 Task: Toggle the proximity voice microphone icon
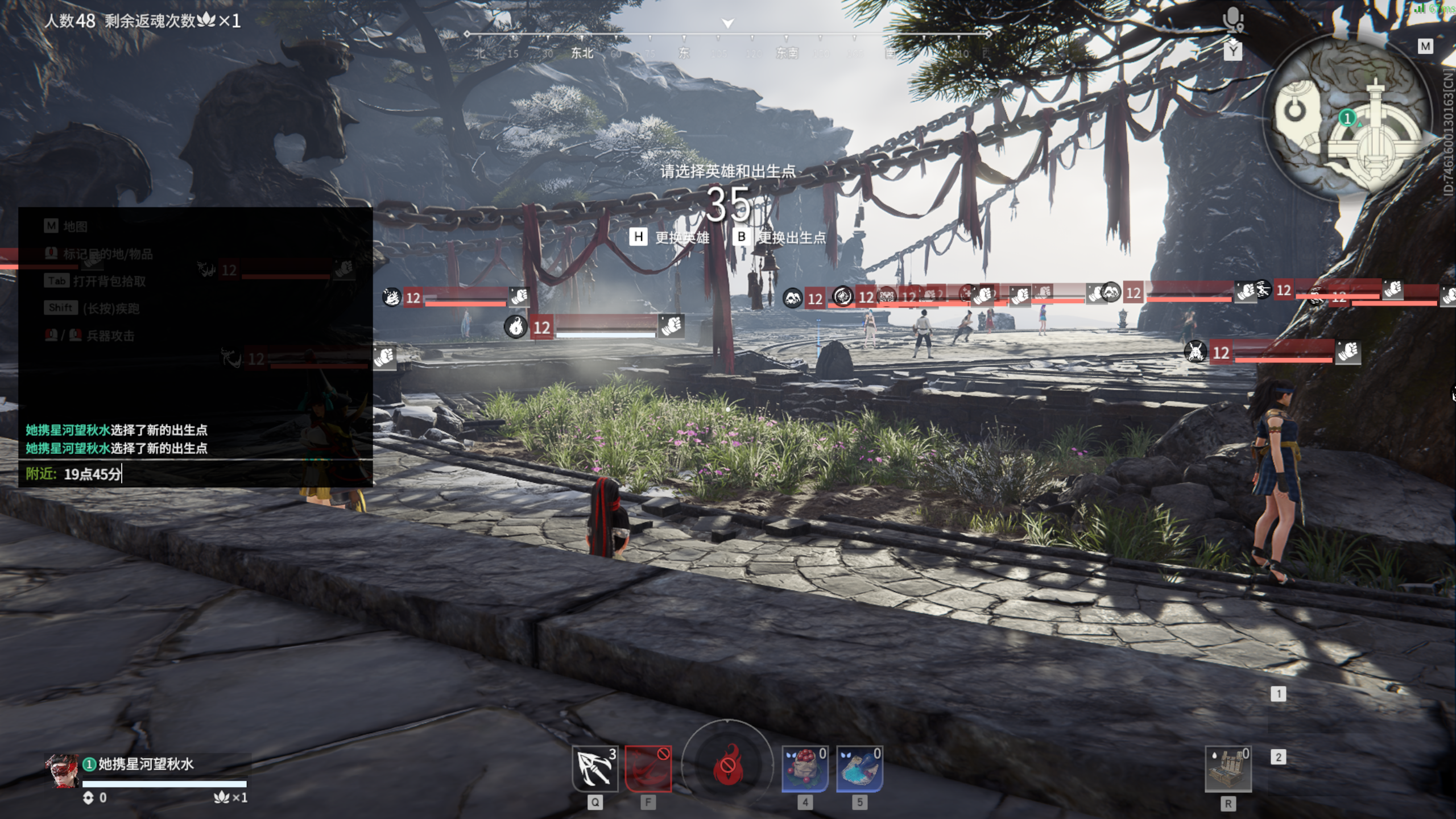point(1233,21)
